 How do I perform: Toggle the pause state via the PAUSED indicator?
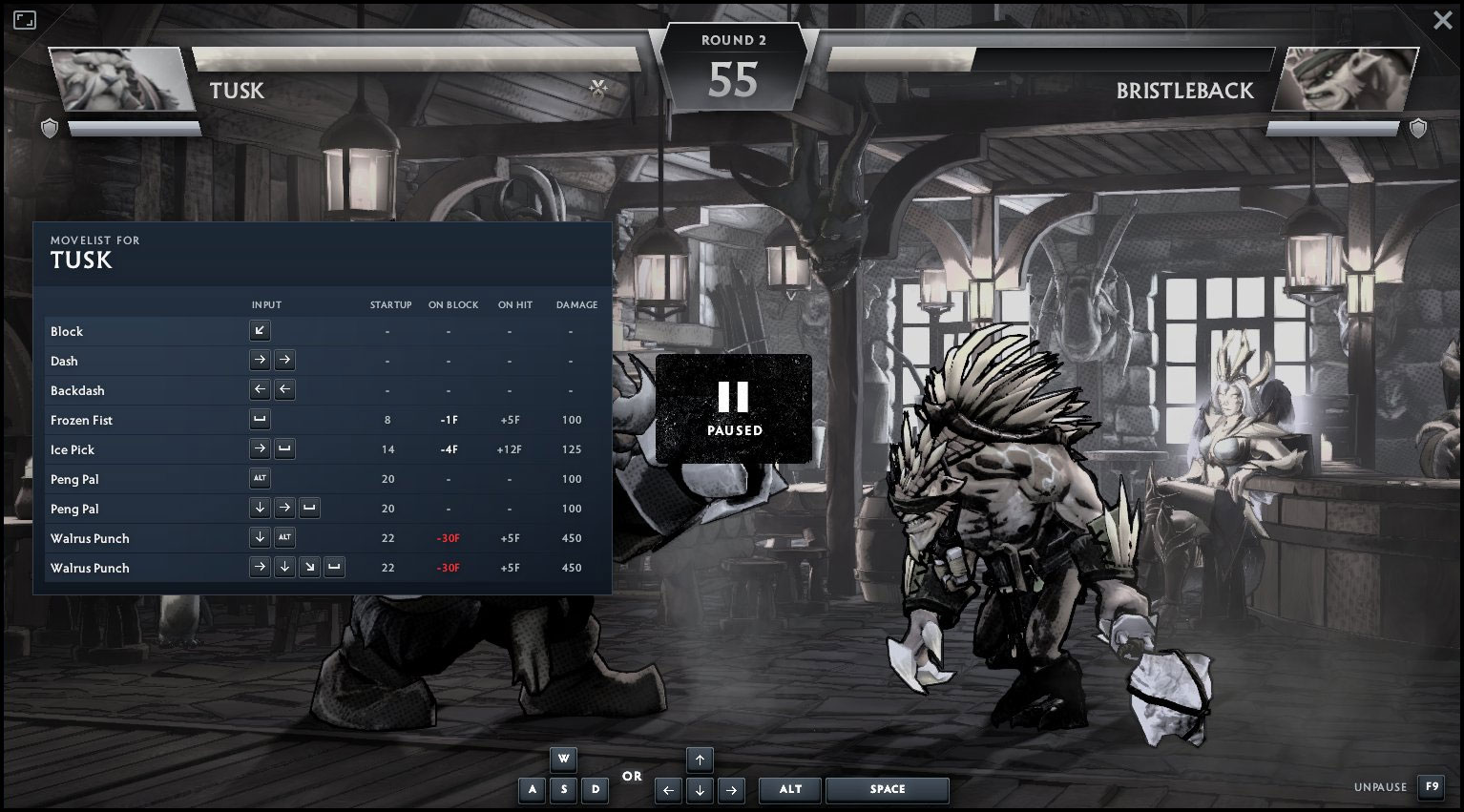coord(733,408)
